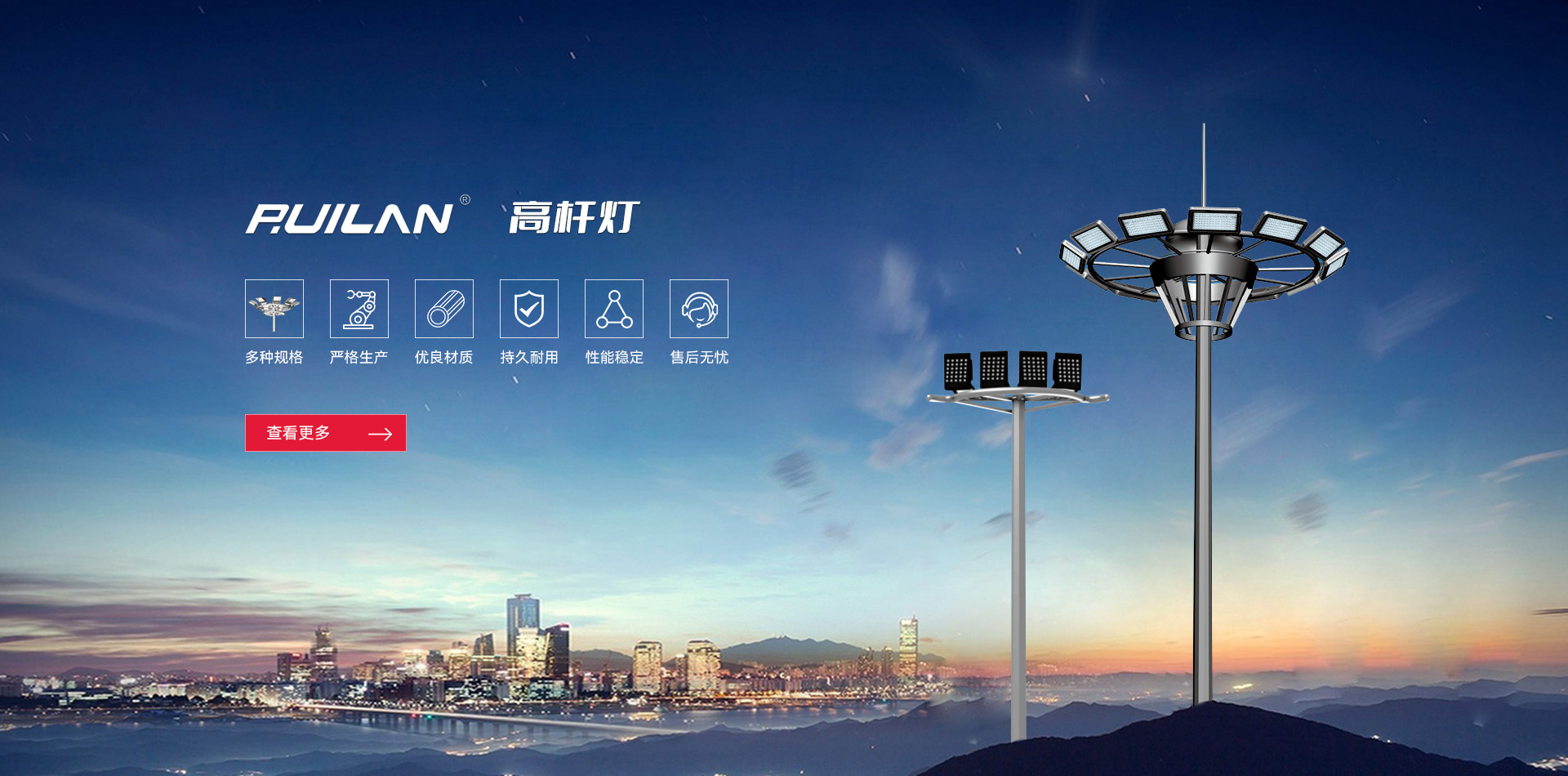Select the 持久耐用 shield checkmark icon
The height and width of the screenshot is (776, 1568).
pos(529,309)
